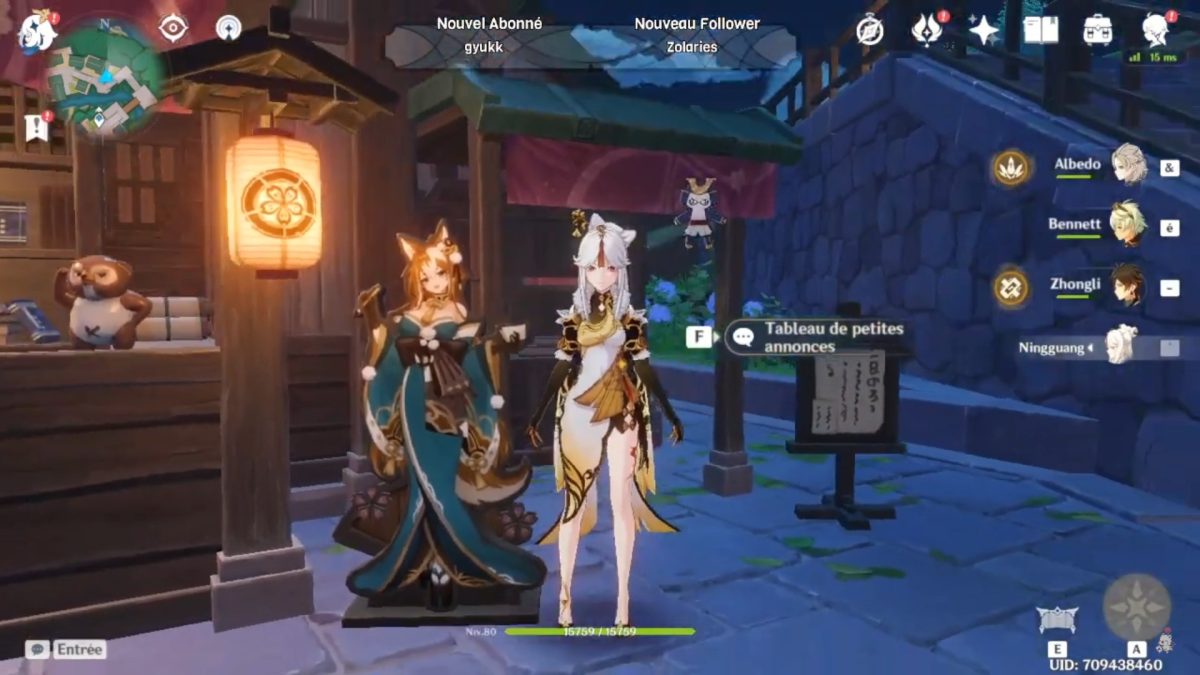Viewport: 1200px width, 675px height.
Task: Open the events icon with red notification
Action: tap(927, 30)
